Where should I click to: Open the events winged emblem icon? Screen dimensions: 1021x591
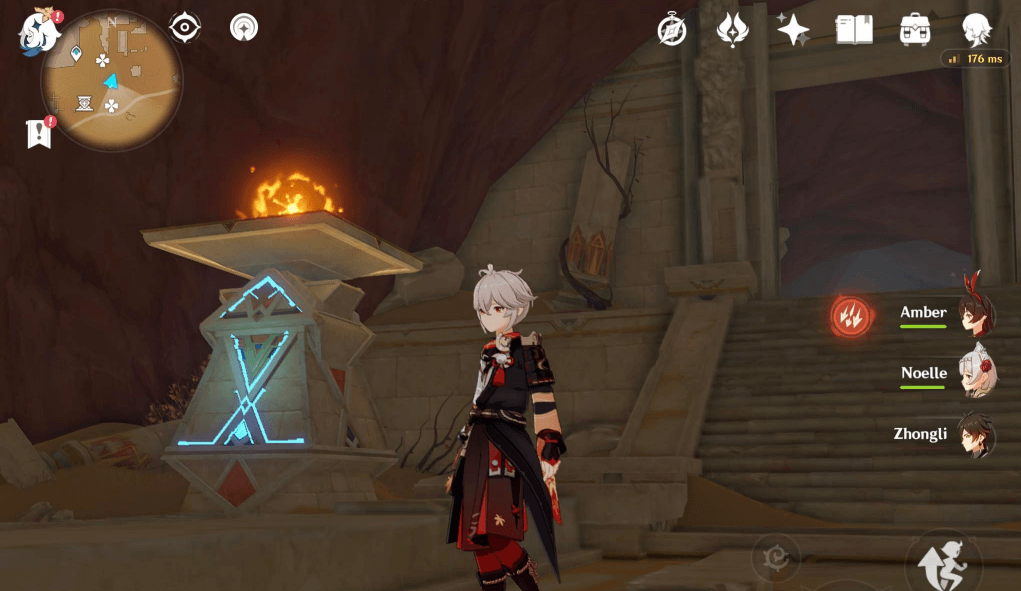coord(733,30)
